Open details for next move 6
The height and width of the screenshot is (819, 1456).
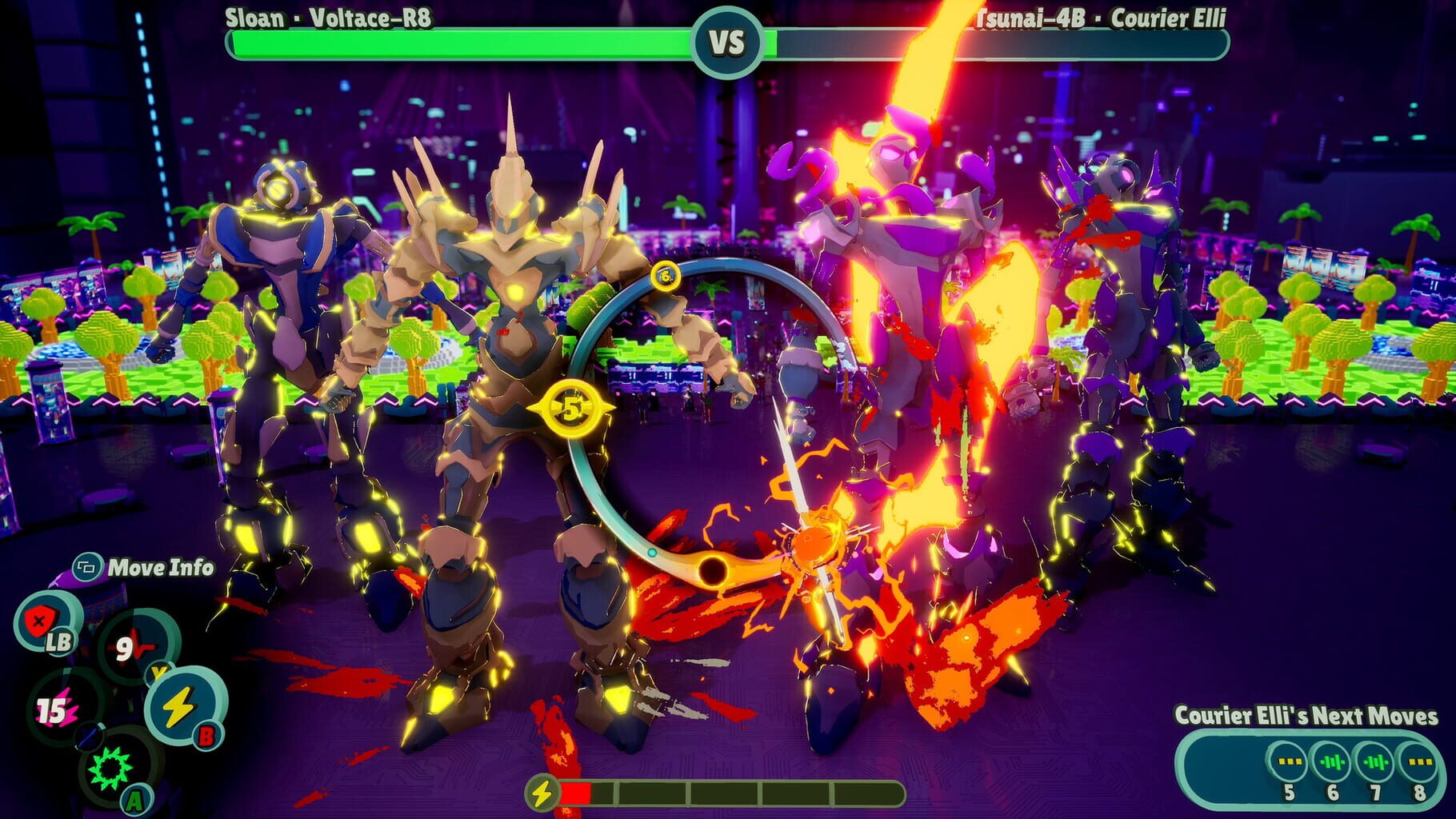(x=1333, y=761)
